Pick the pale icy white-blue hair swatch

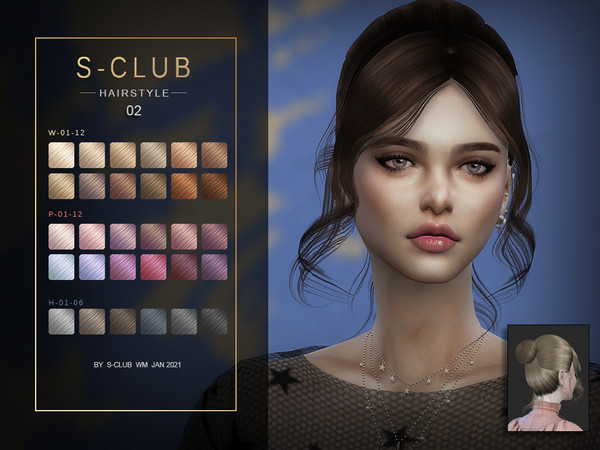[62, 265]
